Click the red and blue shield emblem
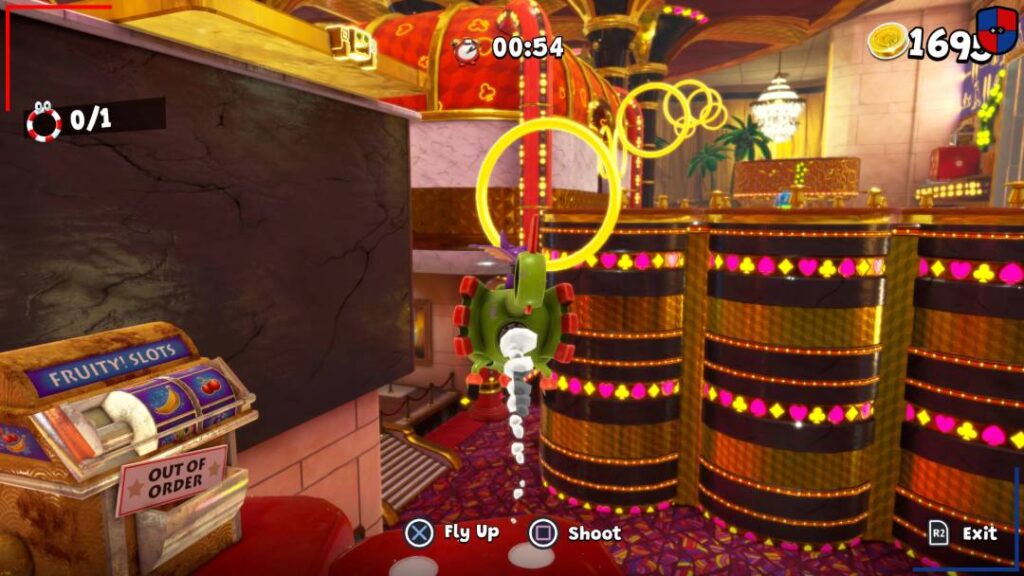The width and height of the screenshot is (1024, 576). 996,28
